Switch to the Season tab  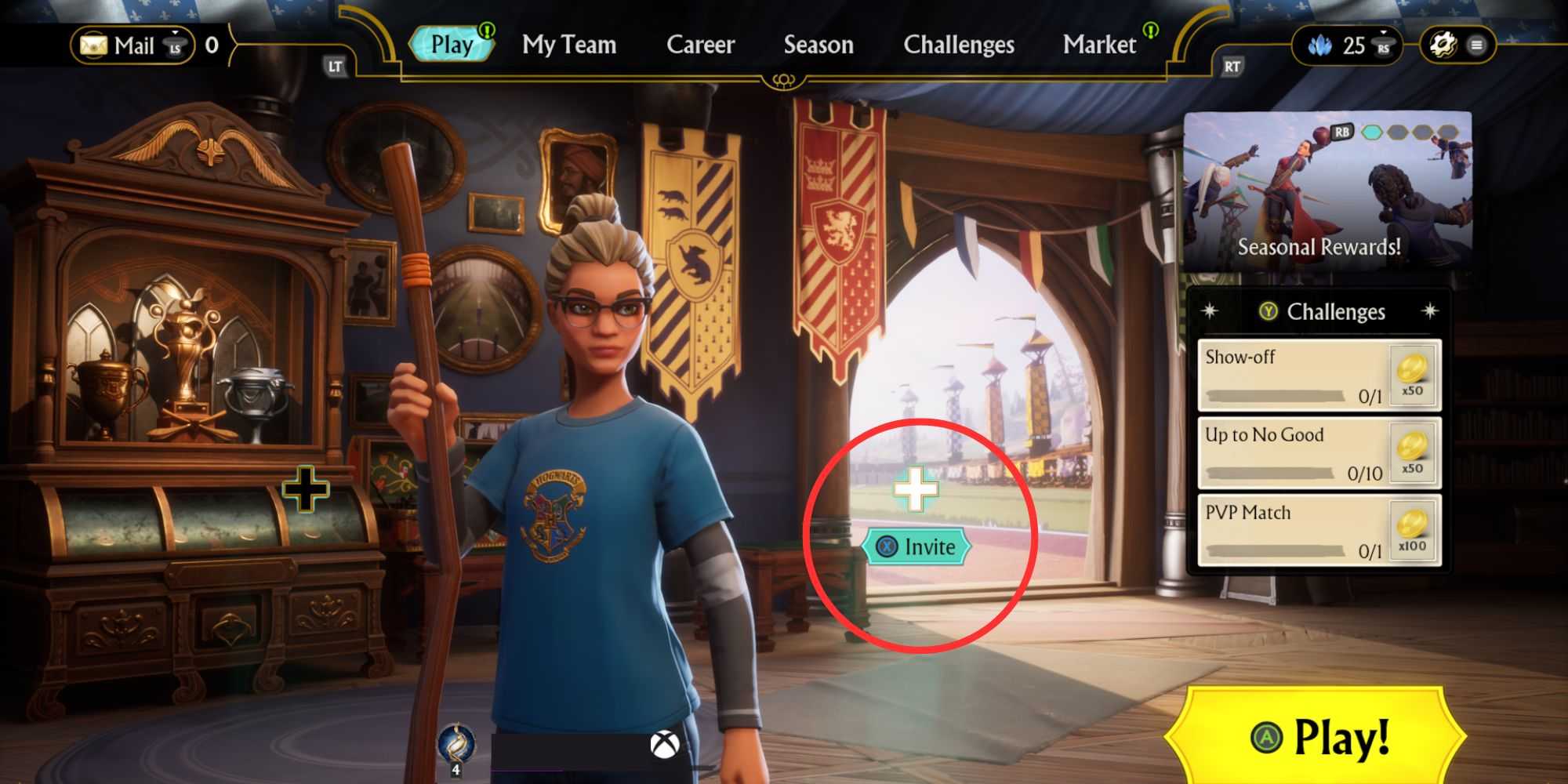pos(818,45)
